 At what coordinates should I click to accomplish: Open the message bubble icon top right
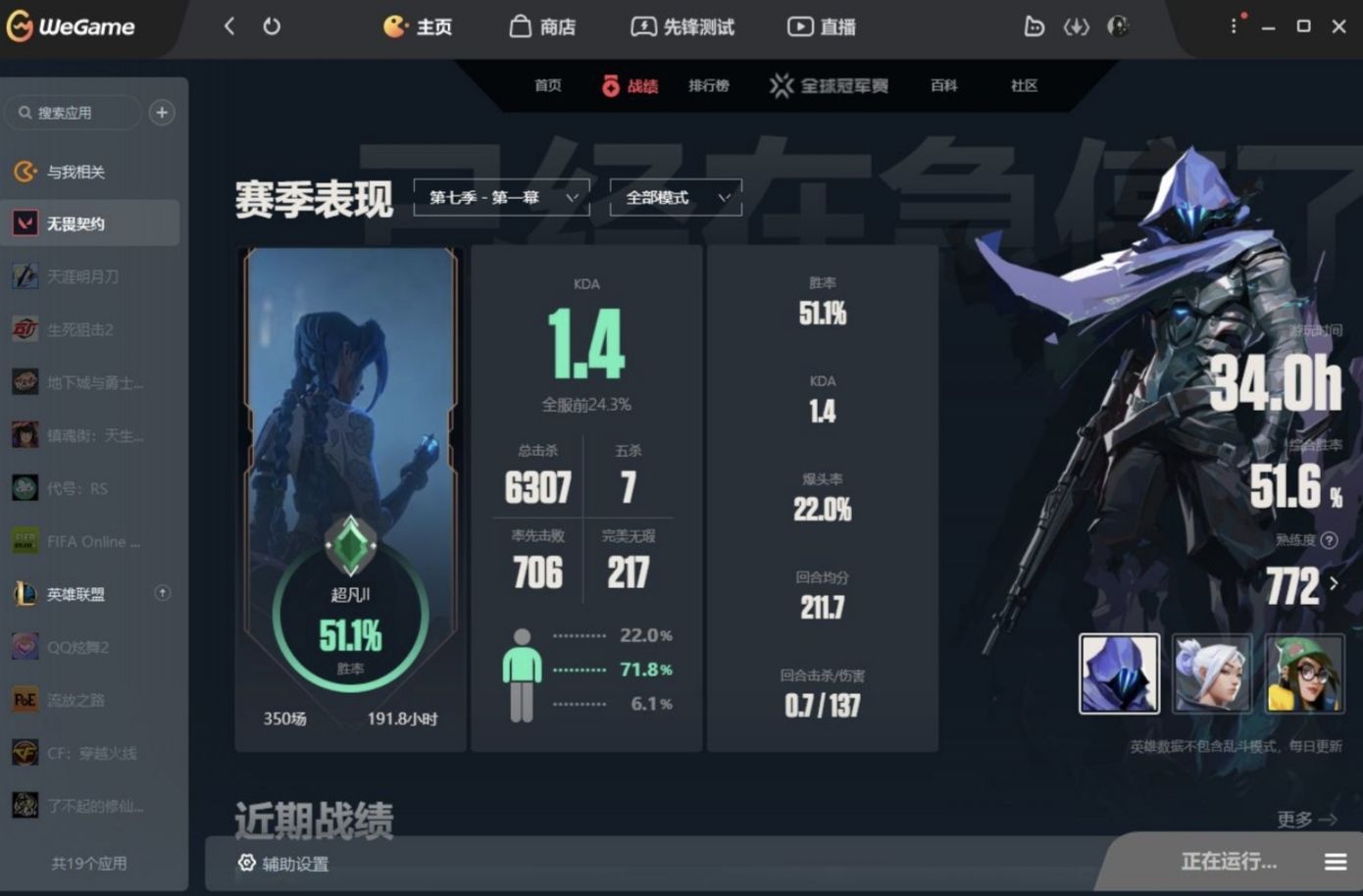pos(1034,26)
